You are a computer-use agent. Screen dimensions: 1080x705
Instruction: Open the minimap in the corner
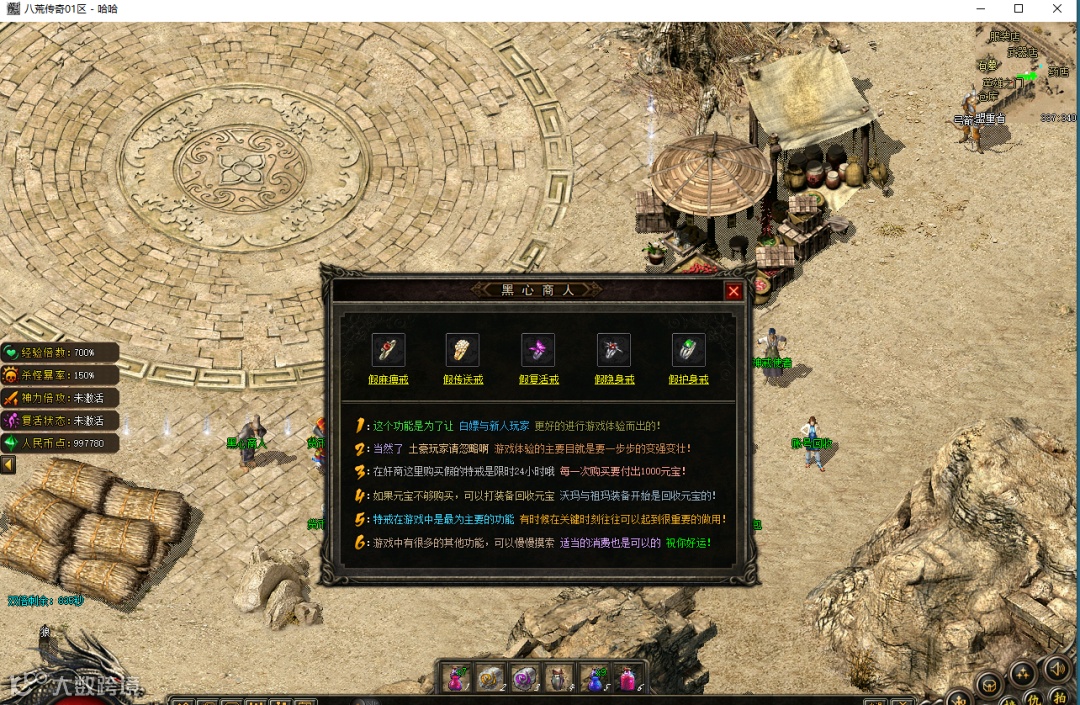[x=1027, y=70]
